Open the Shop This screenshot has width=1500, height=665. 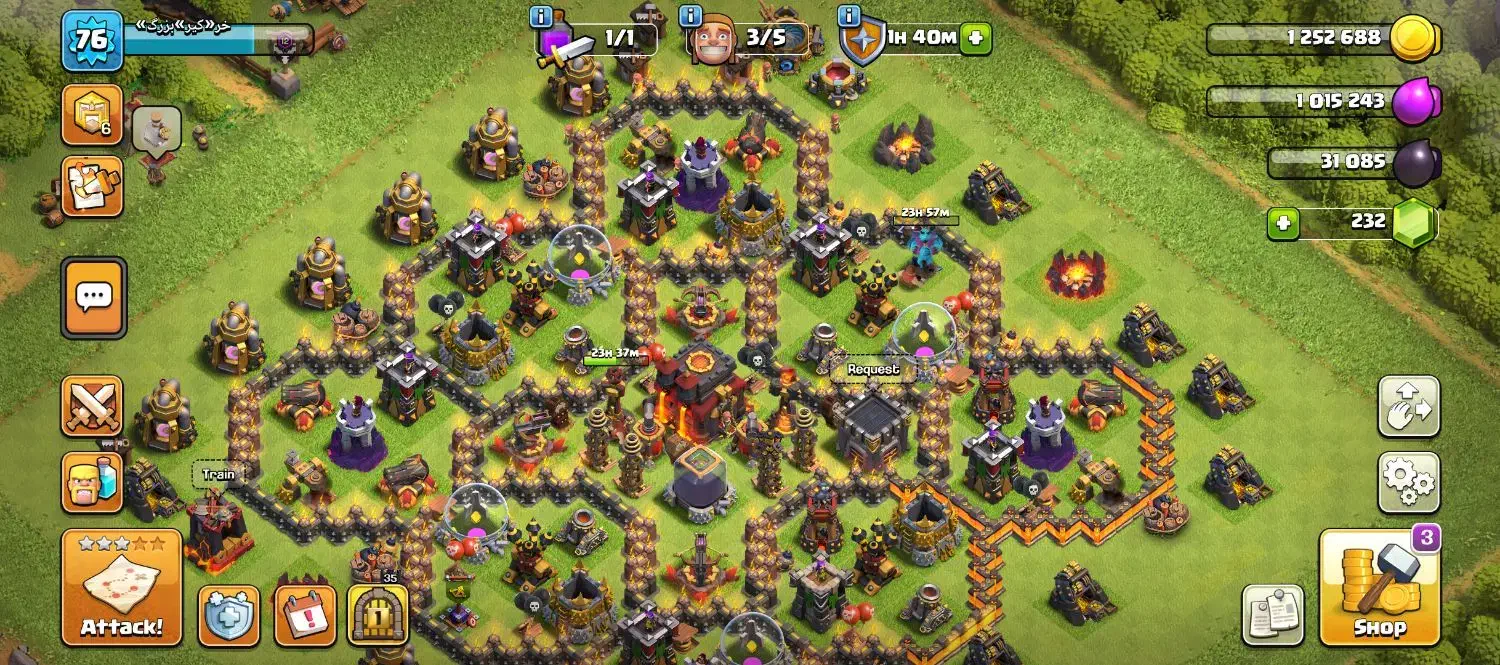click(x=1379, y=589)
